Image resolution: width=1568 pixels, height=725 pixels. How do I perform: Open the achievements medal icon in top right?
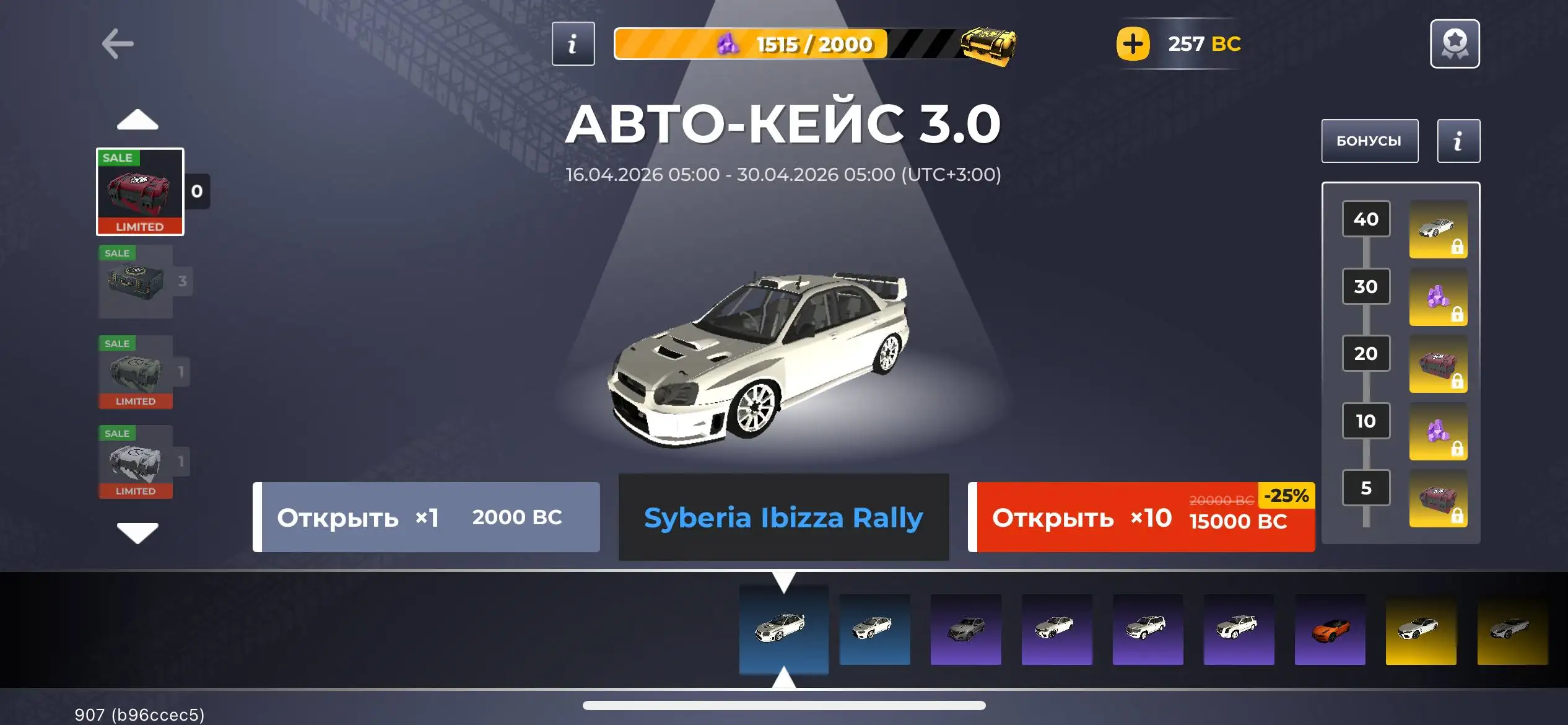click(1455, 43)
